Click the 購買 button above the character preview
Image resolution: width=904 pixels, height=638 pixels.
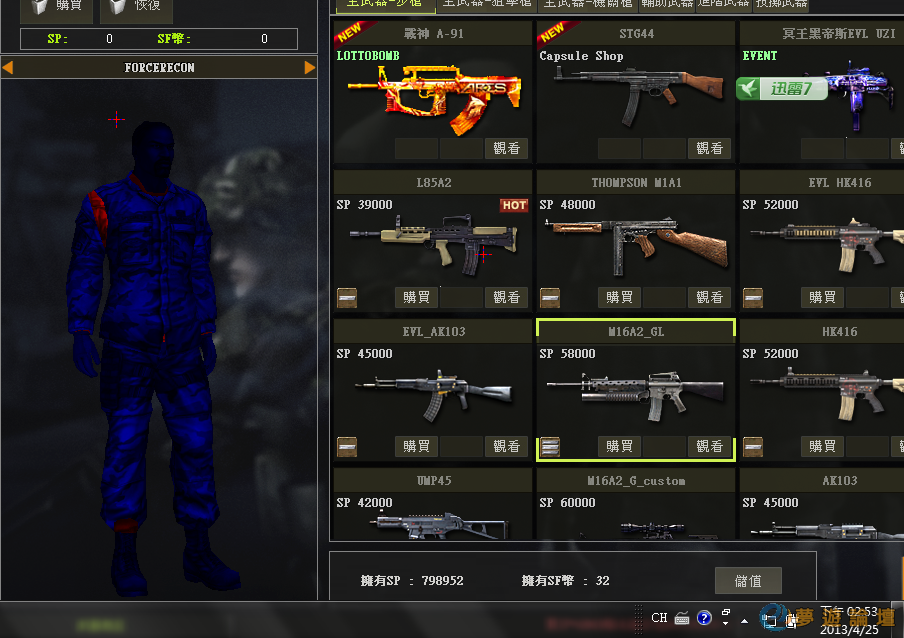point(57,9)
